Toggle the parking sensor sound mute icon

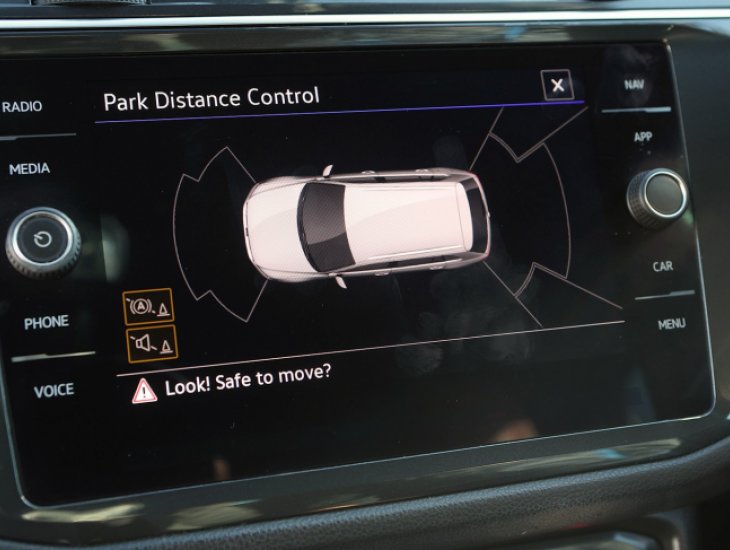pos(151,344)
